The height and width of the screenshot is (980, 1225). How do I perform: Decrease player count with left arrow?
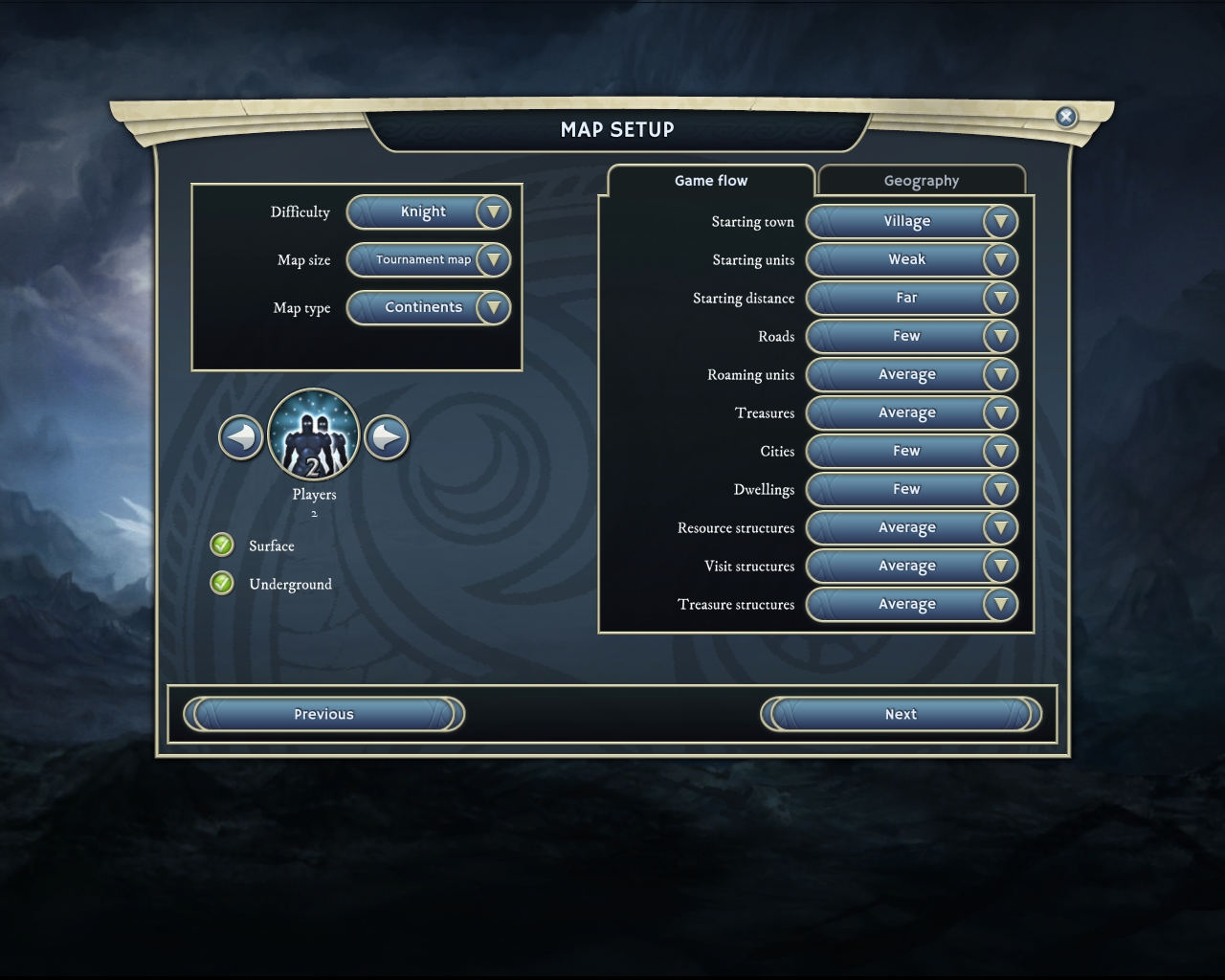pos(240,438)
